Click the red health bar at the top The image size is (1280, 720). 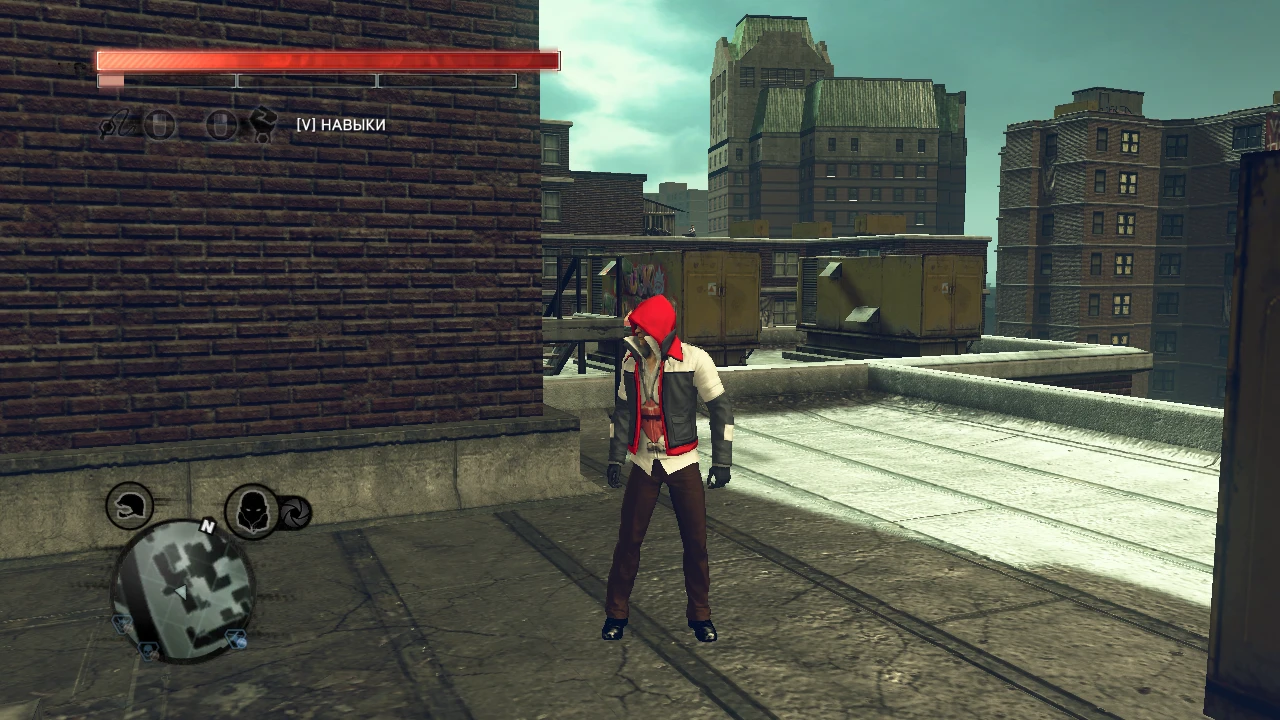(x=328, y=61)
